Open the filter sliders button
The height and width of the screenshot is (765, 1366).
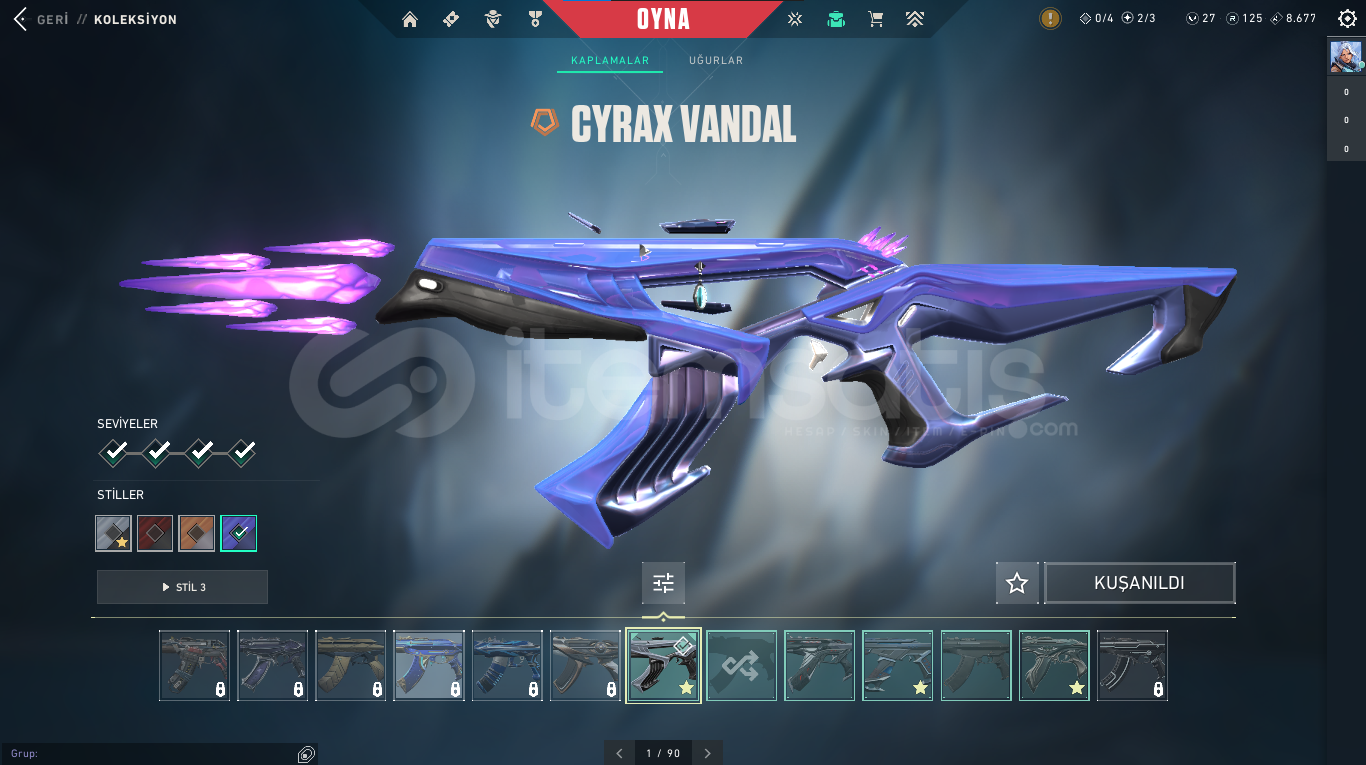point(663,583)
